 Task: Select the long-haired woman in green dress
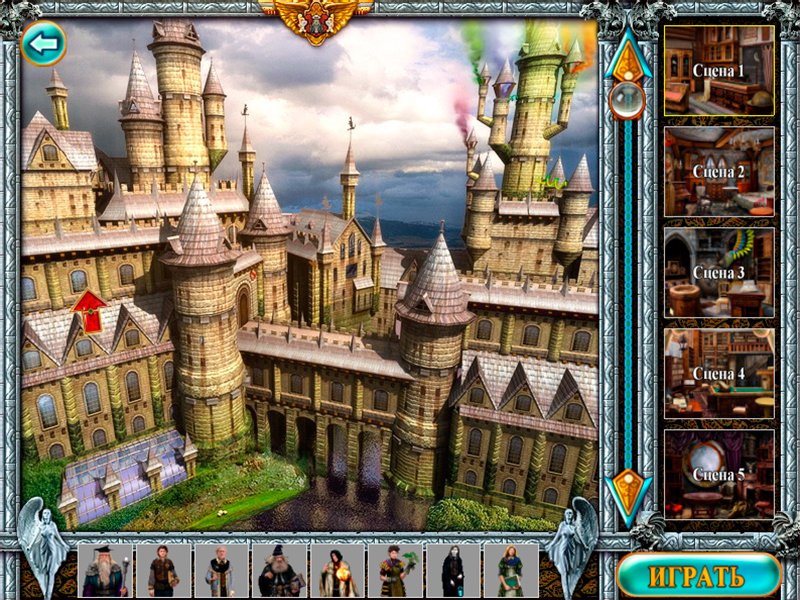point(511,571)
